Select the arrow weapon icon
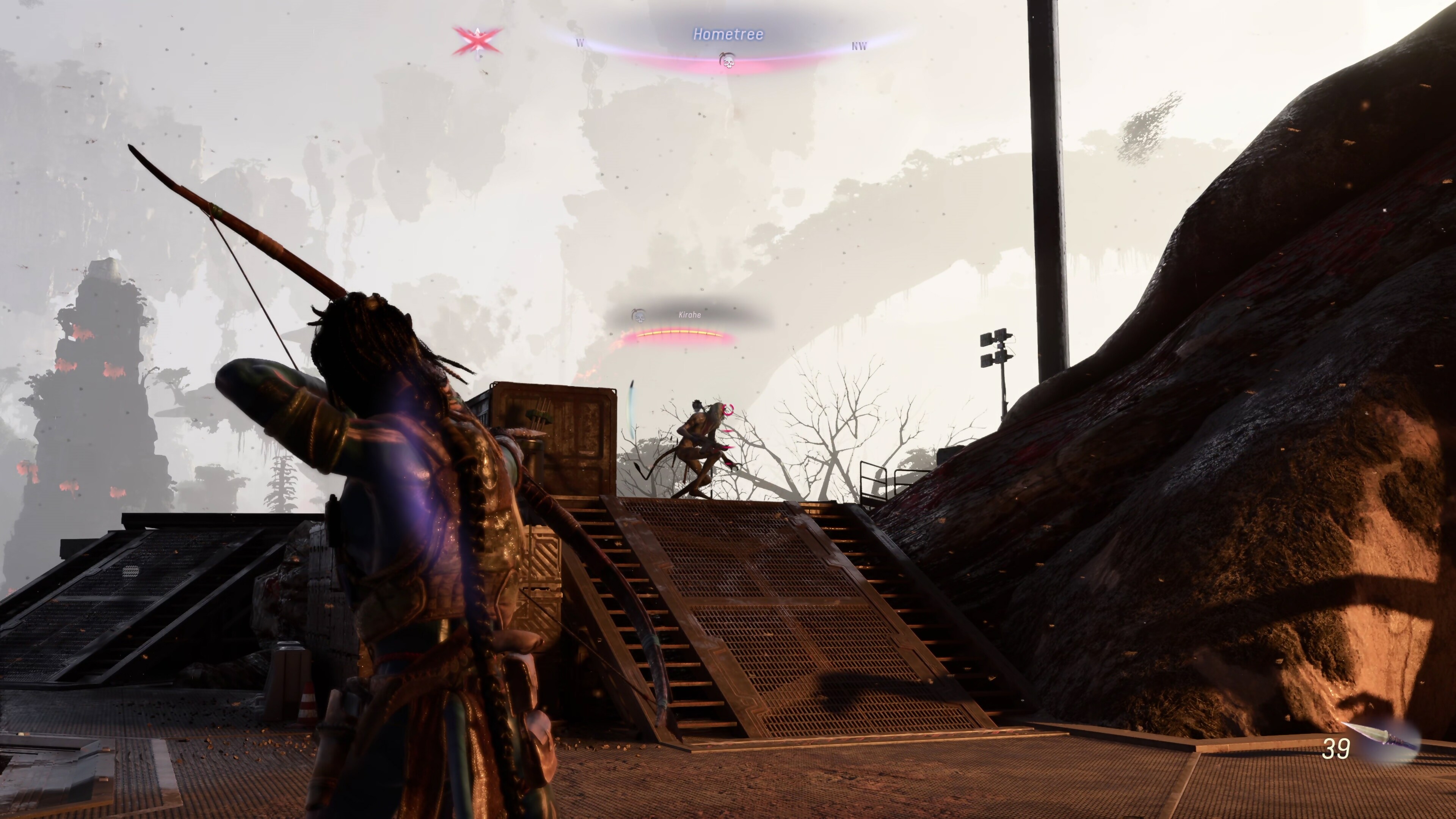 coord(1383,740)
